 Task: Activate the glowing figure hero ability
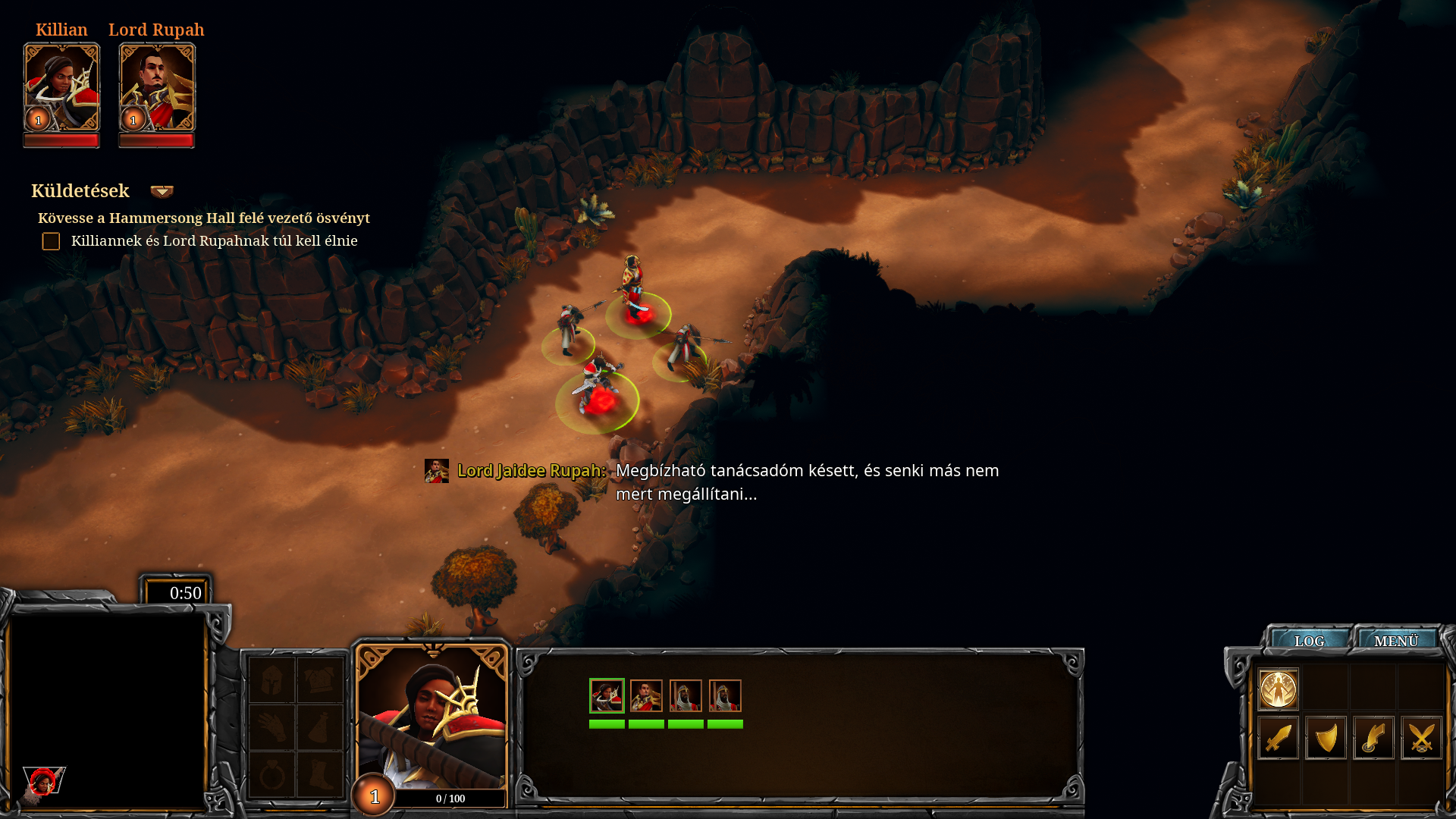pos(1279,689)
